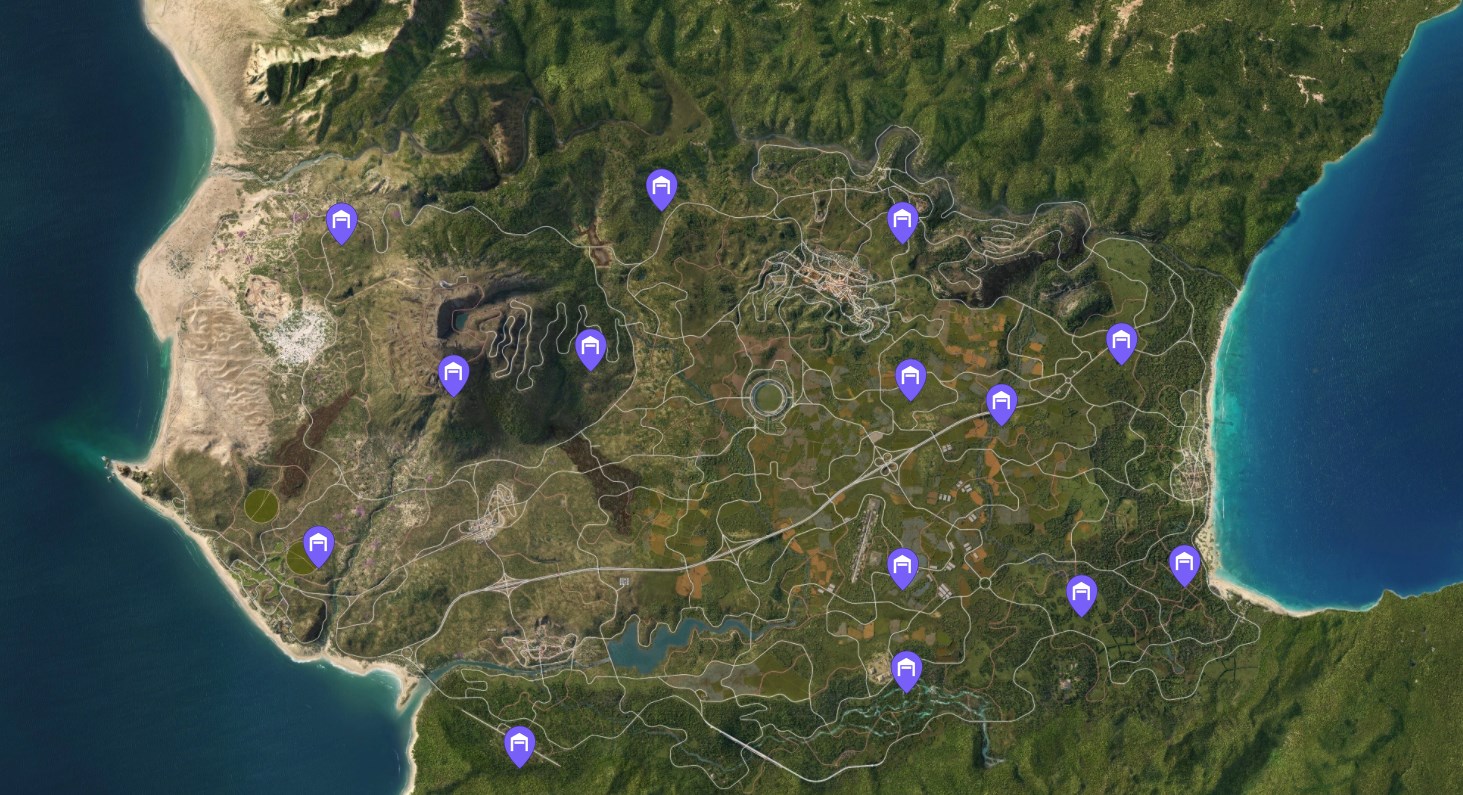Open the garage pin east of the caldera lake
This screenshot has height=795, width=1463.
click(591, 346)
